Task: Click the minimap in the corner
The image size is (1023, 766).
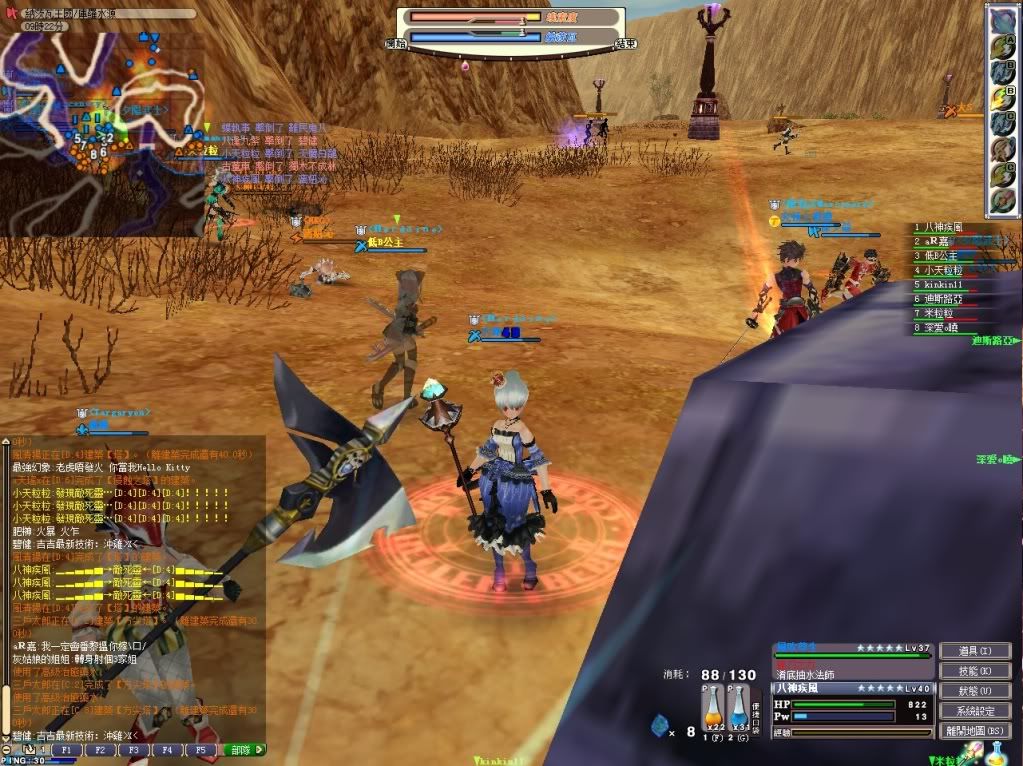Action: pyautogui.click(x=100, y=110)
